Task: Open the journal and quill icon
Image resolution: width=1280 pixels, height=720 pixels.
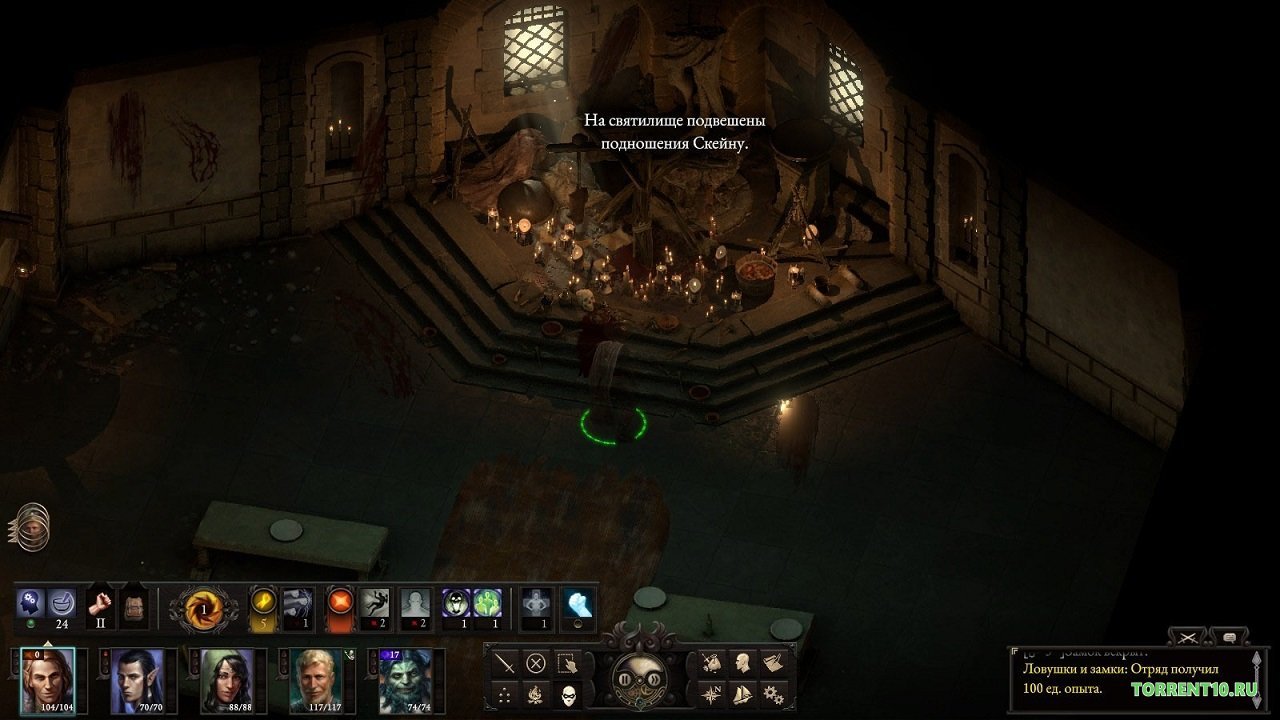Action: [775, 660]
